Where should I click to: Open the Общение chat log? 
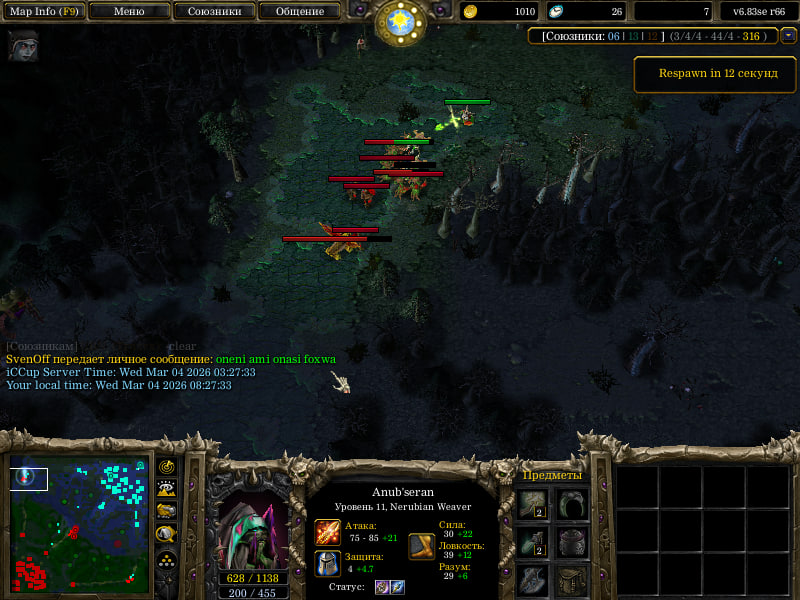(299, 12)
